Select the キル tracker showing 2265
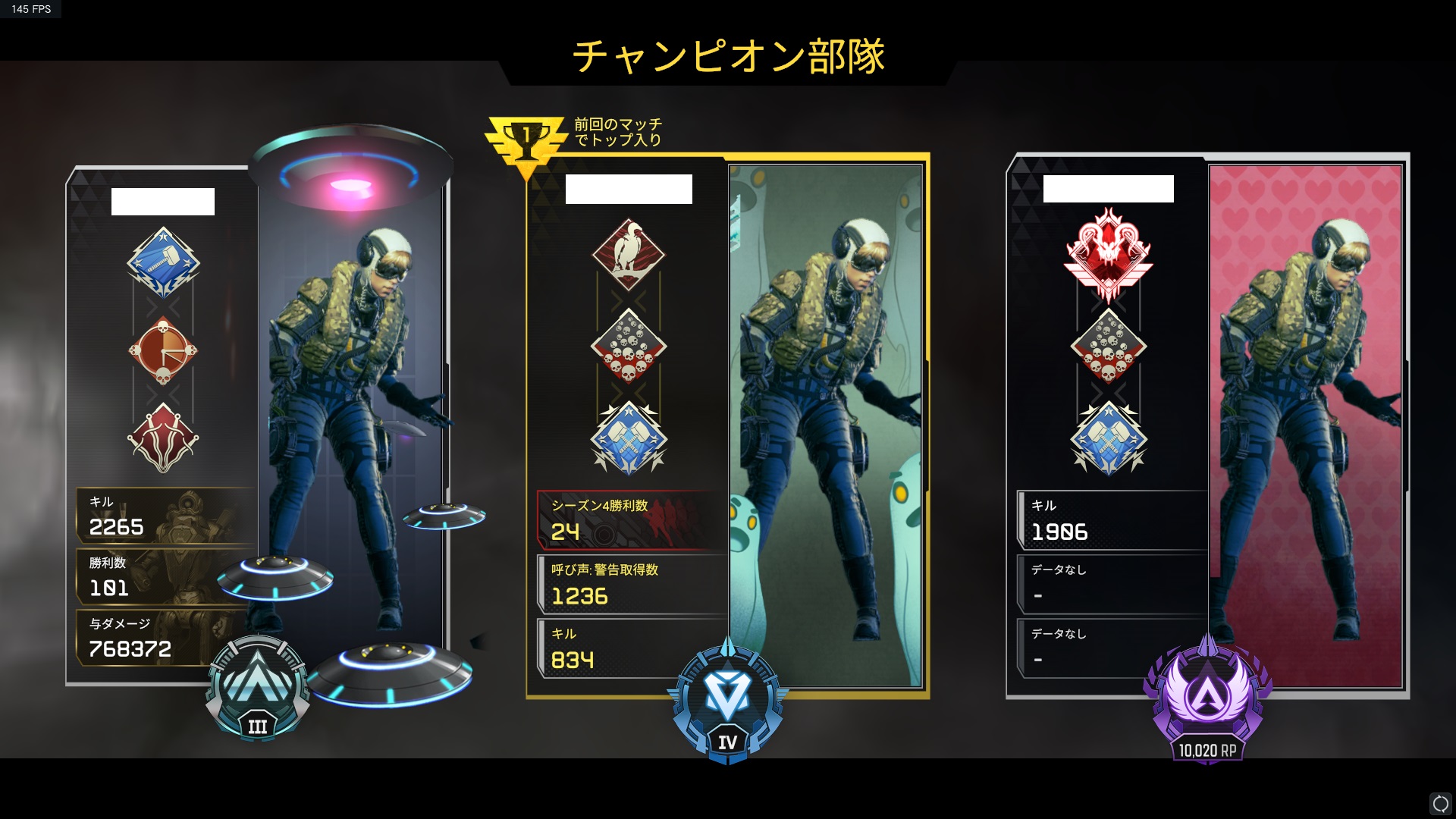 pyautogui.click(x=163, y=516)
